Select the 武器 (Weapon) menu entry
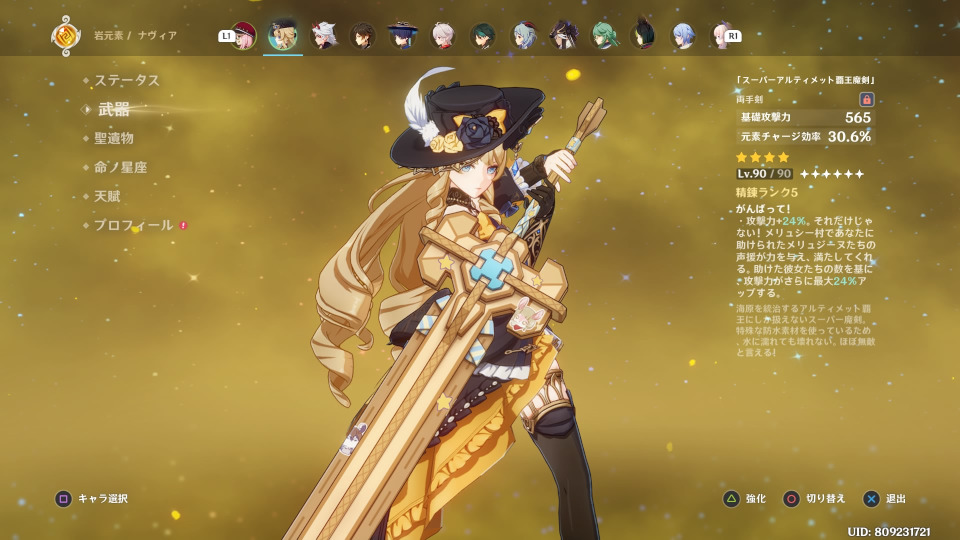 click(114, 109)
